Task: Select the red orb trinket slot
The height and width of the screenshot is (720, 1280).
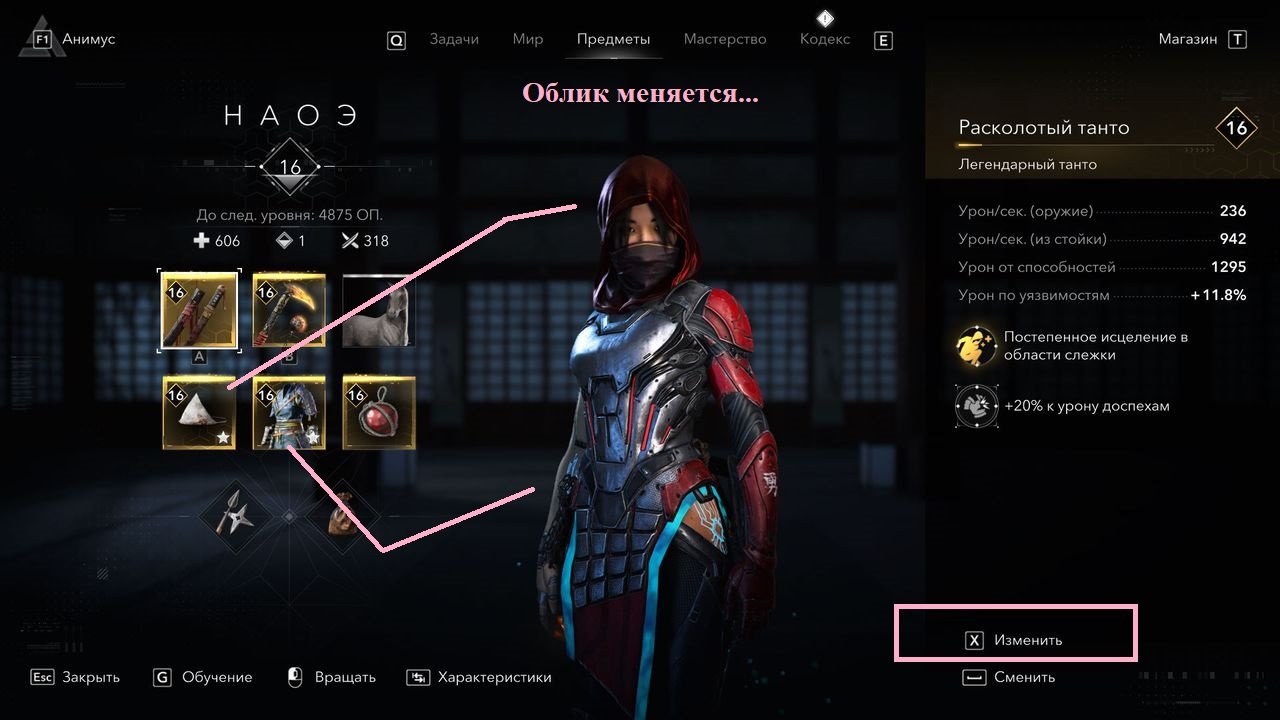Action: 378,412
